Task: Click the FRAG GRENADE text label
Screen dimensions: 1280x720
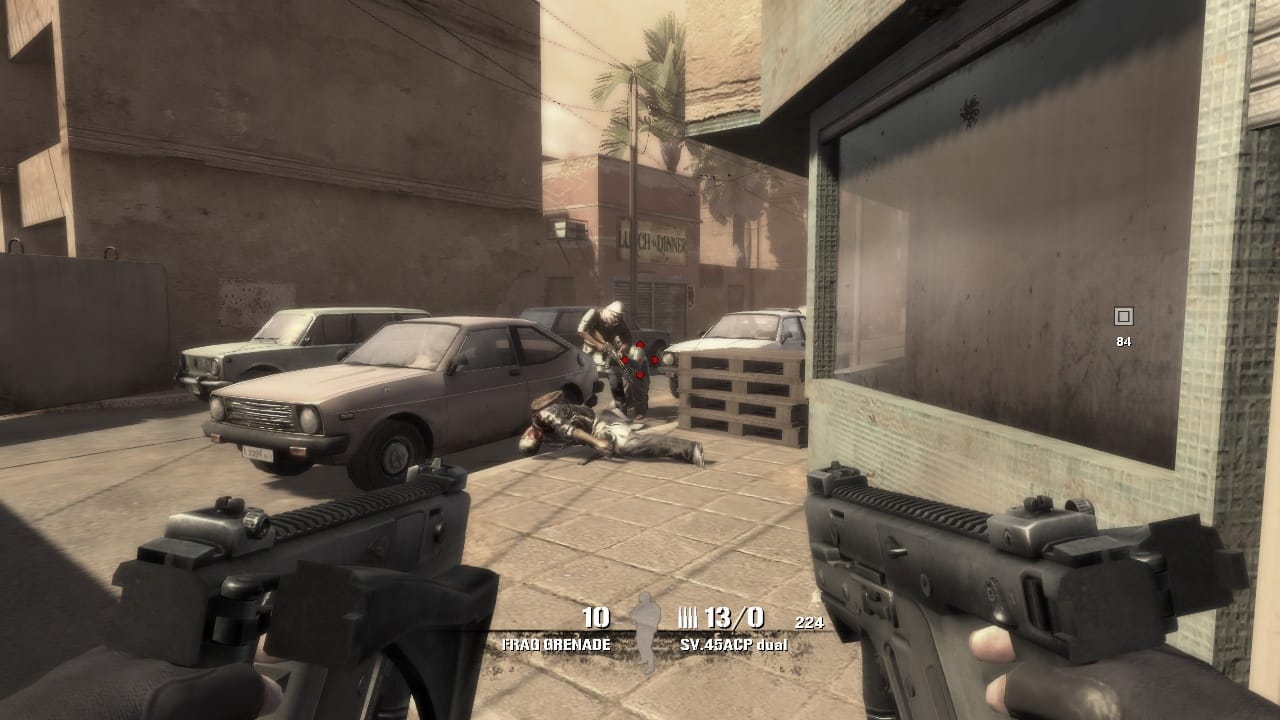Action: point(555,644)
